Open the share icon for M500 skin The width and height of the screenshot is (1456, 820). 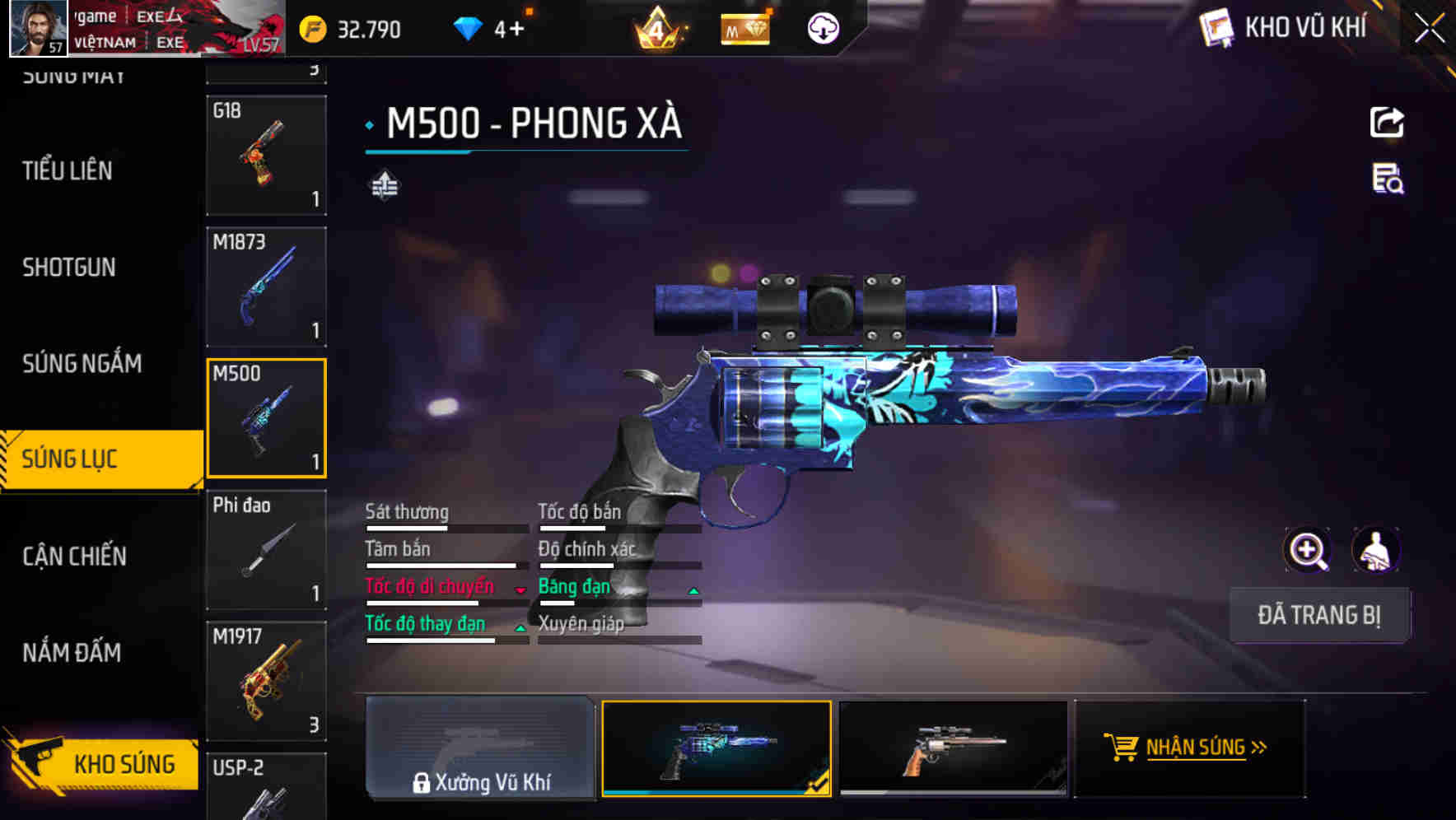(x=1387, y=122)
